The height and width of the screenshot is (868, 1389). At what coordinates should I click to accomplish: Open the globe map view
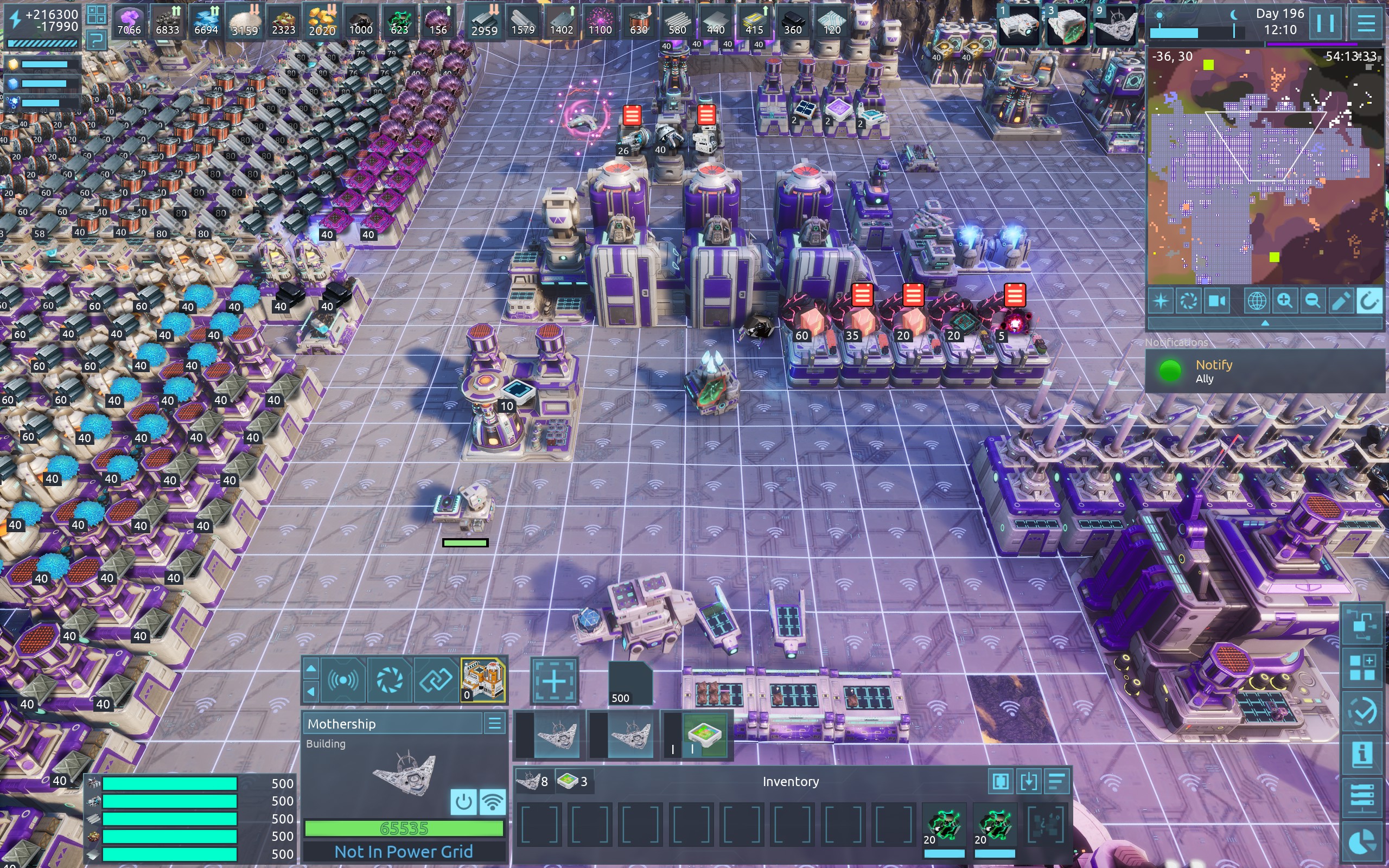(x=1257, y=301)
